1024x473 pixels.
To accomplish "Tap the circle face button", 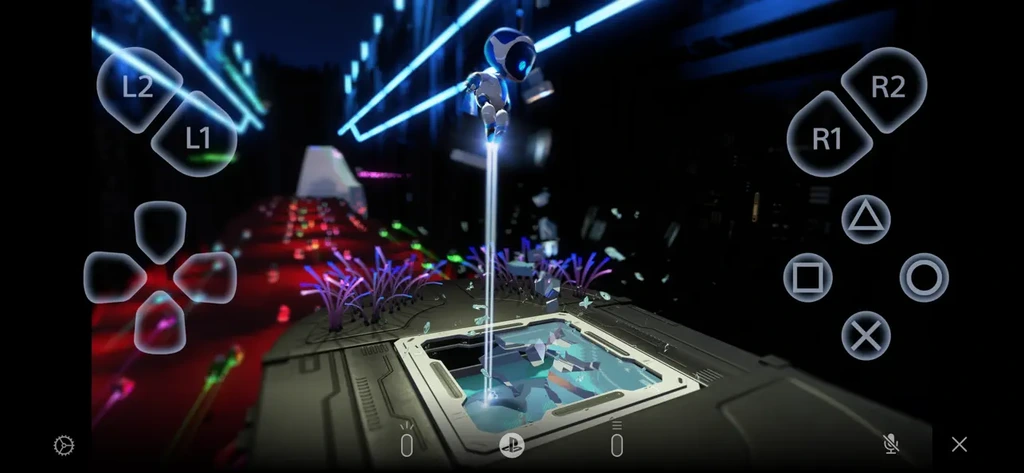I will 924,277.
